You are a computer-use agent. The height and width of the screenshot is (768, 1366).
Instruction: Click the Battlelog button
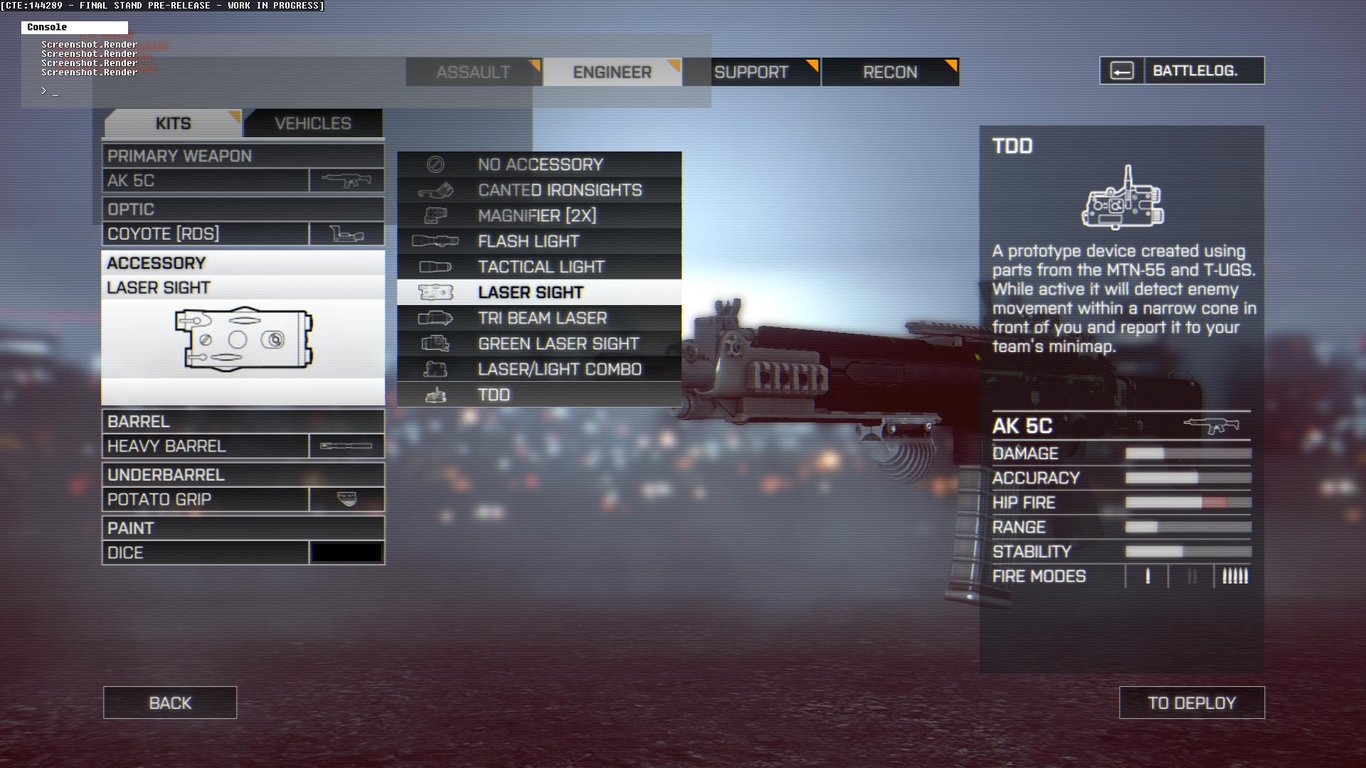1182,71
